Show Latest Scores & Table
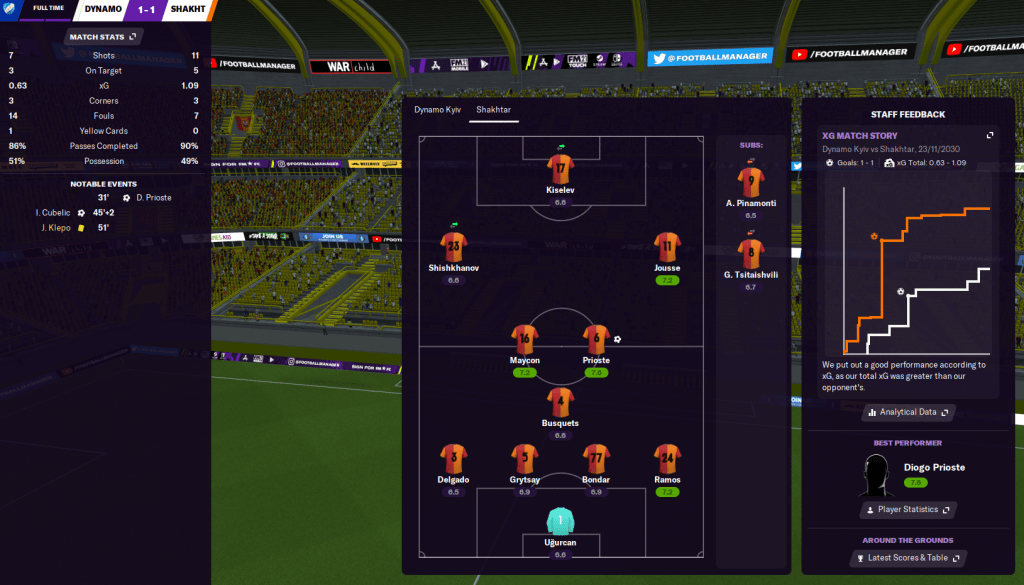This screenshot has width=1024, height=585. [x=908, y=557]
